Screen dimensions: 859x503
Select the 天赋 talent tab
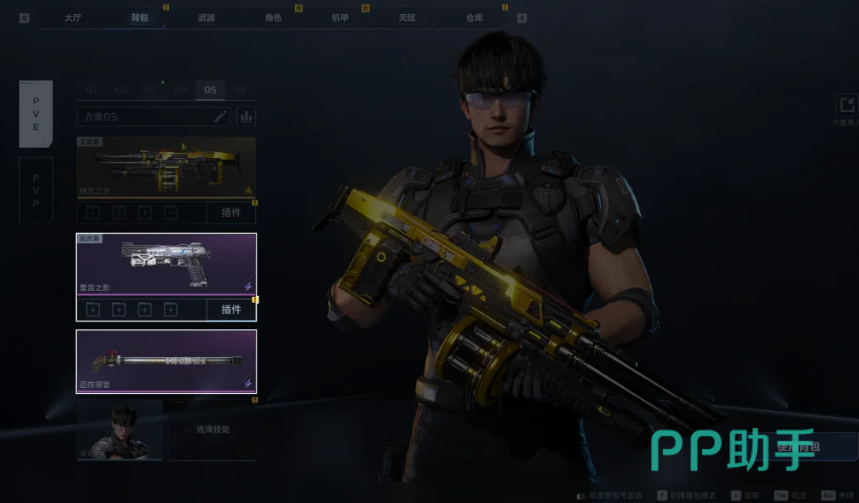tap(407, 17)
